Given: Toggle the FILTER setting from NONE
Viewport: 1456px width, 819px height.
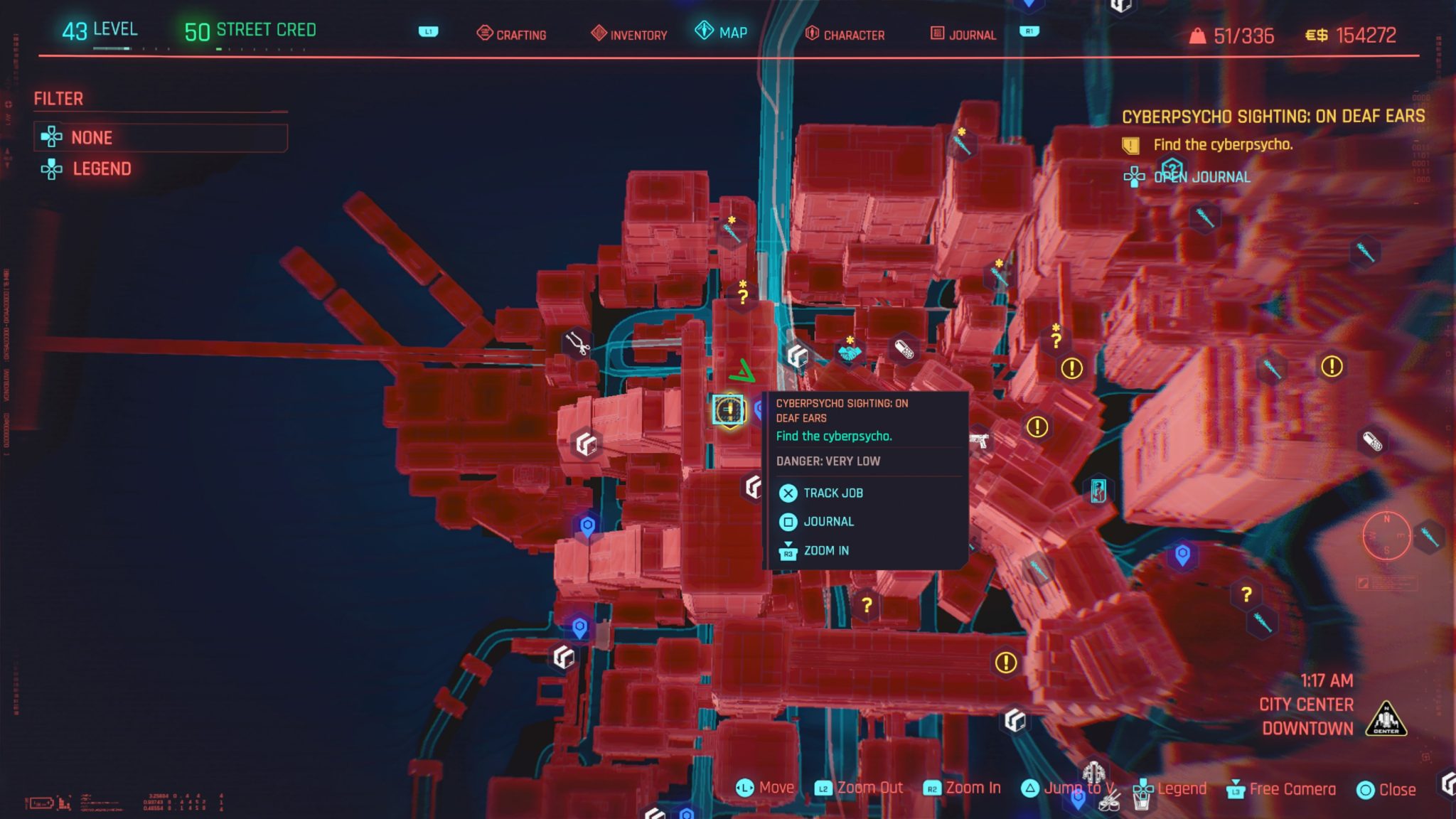Looking at the screenshot, I should pos(92,137).
